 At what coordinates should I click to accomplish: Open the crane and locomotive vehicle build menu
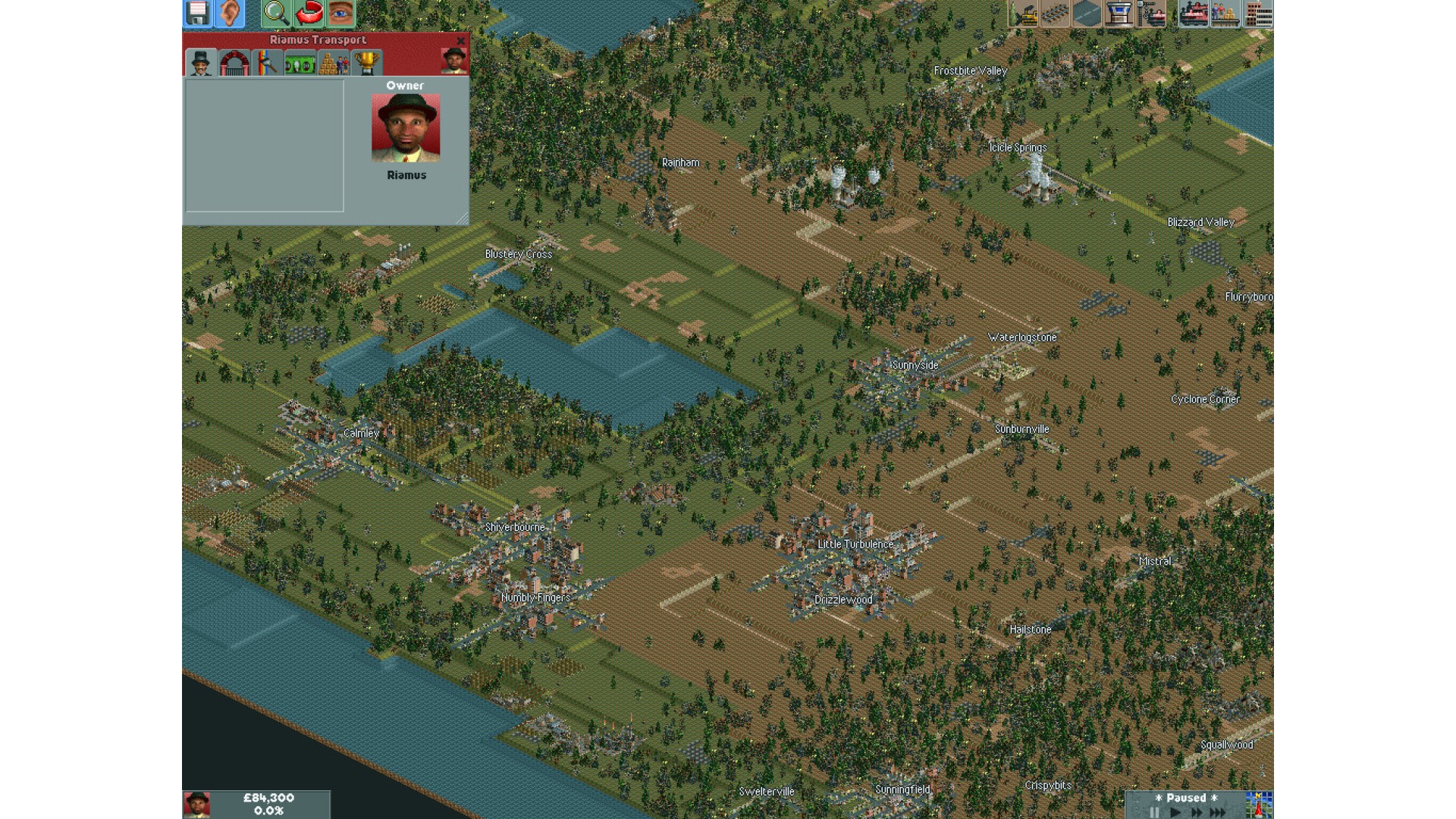pos(1151,13)
